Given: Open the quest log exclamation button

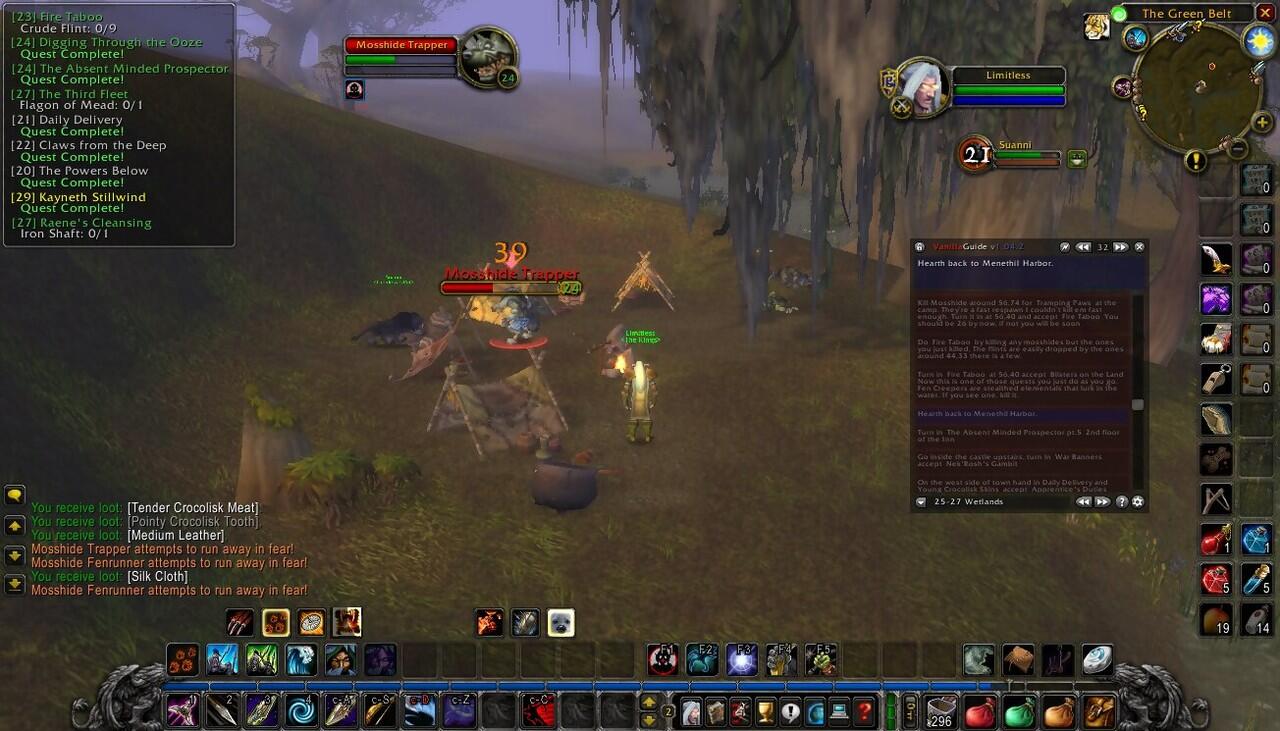Looking at the screenshot, I should tap(791, 711).
